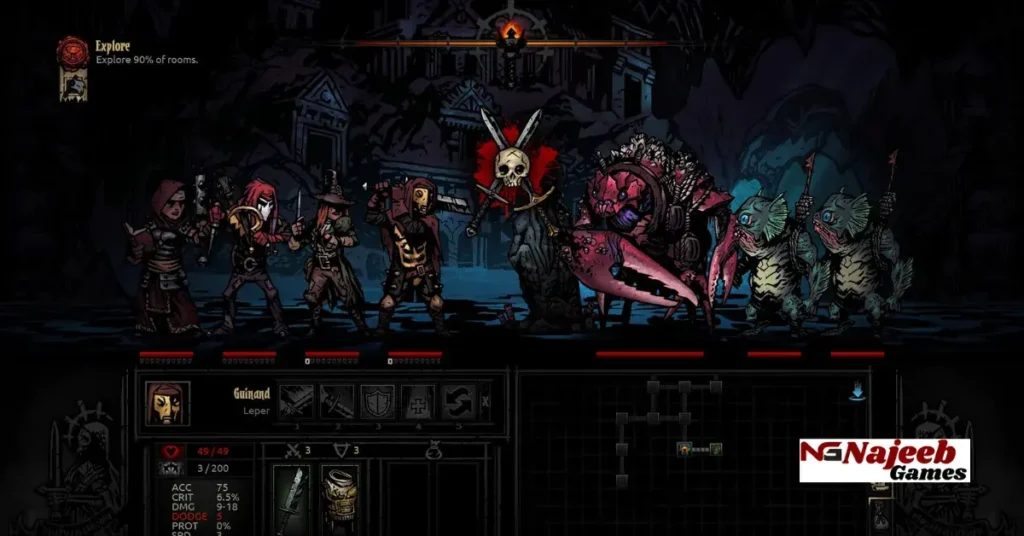Select the cross-shaped heal skill
This screenshot has width=1024, height=536.
[418, 402]
